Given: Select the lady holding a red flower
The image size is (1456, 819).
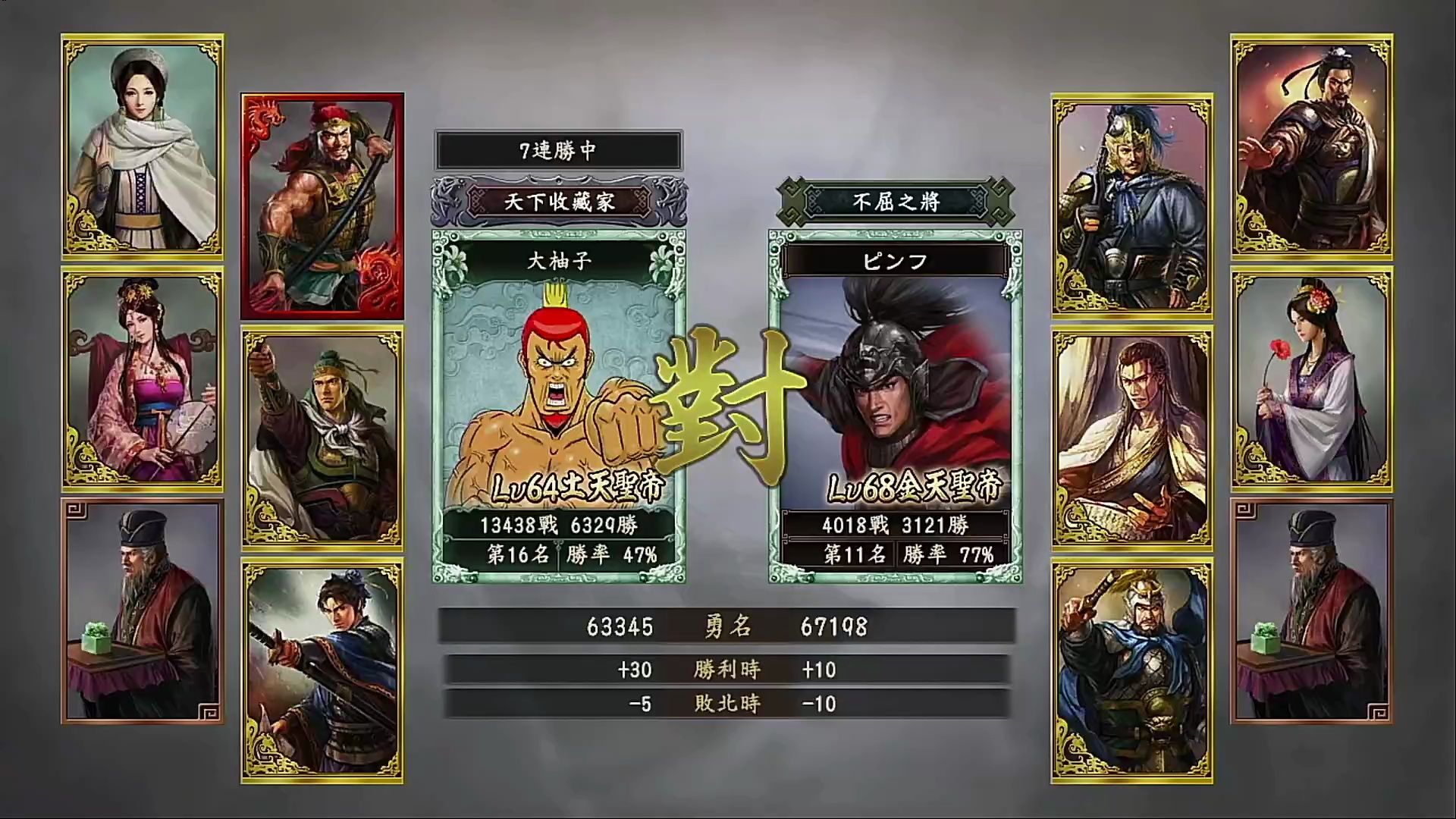Looking at the screenshot, I should click(1313, 379).
